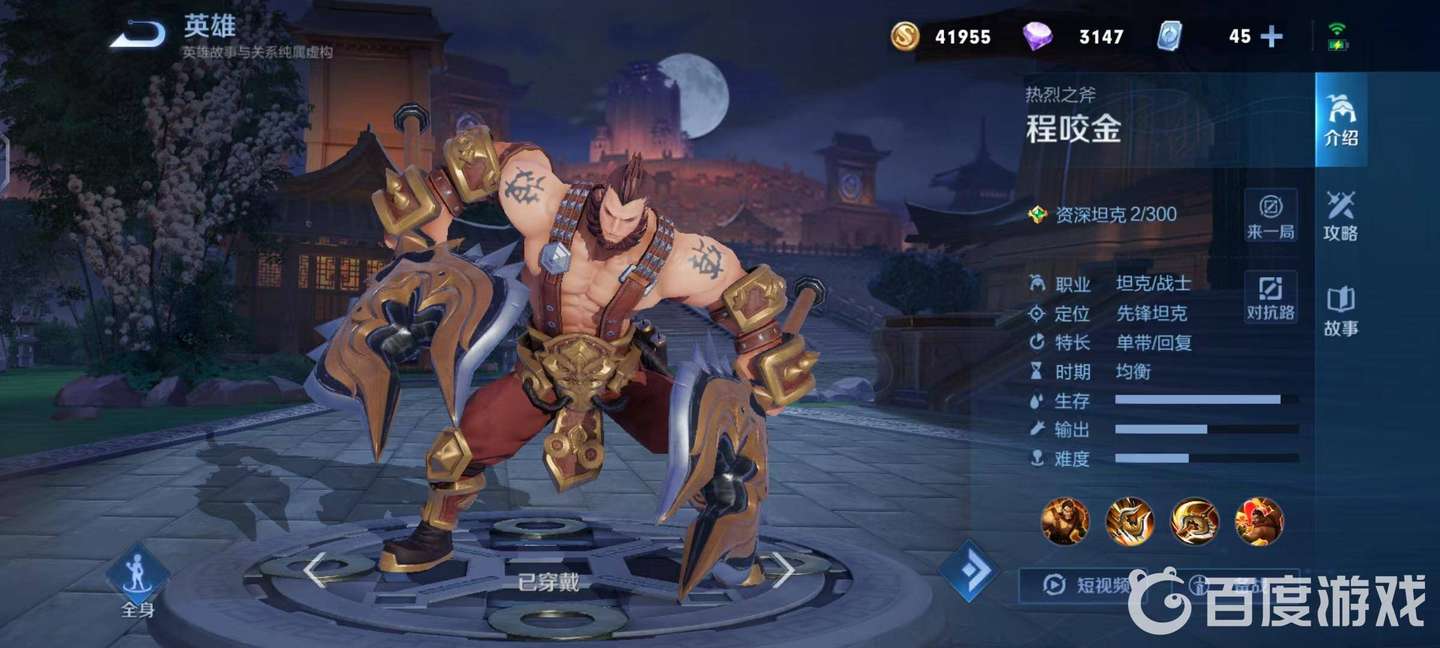Show the next skin with right arrow
Viewport: 1440px width, 648px height.
pos(783,571)
